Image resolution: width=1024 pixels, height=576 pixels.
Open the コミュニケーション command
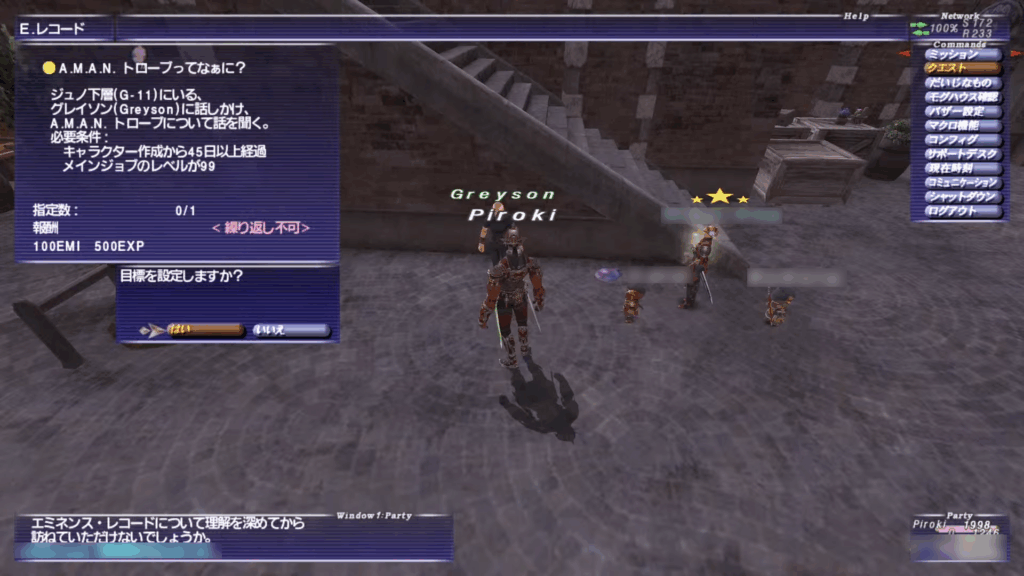point(962,183)
